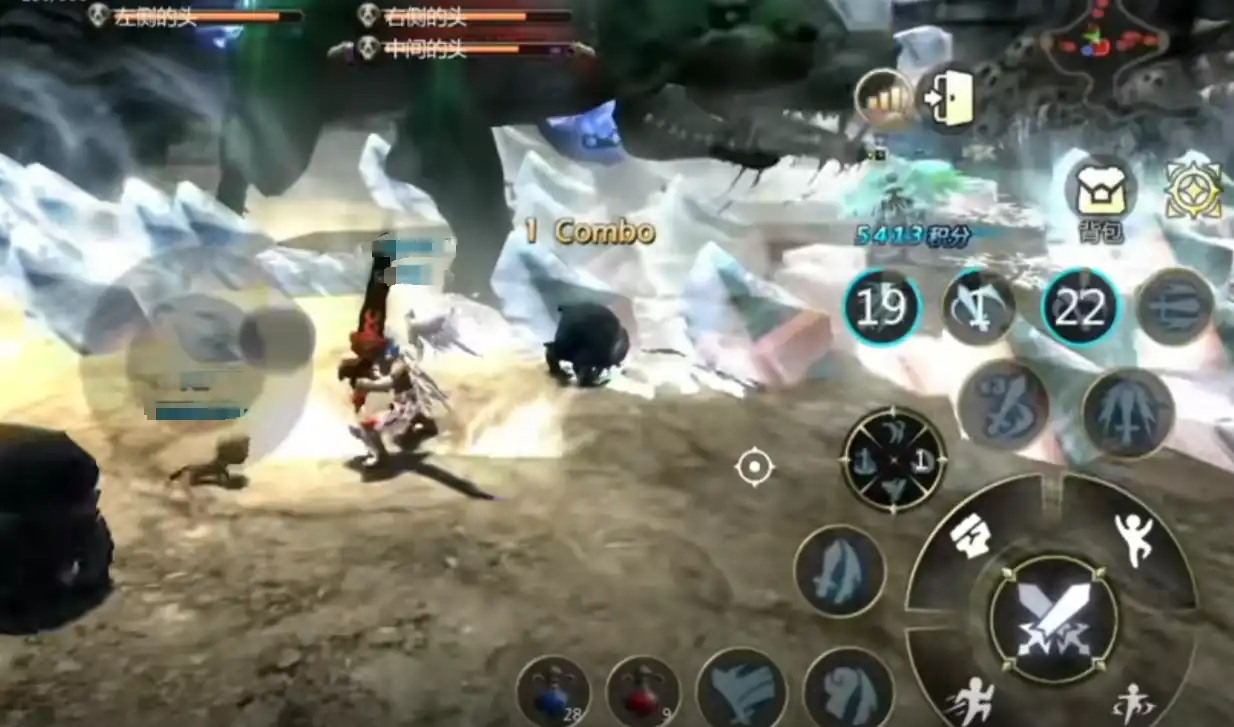The width and height of the screenshot is (1234, 727).
Task: Cast the claw slash skill
Action: (741, 688)
